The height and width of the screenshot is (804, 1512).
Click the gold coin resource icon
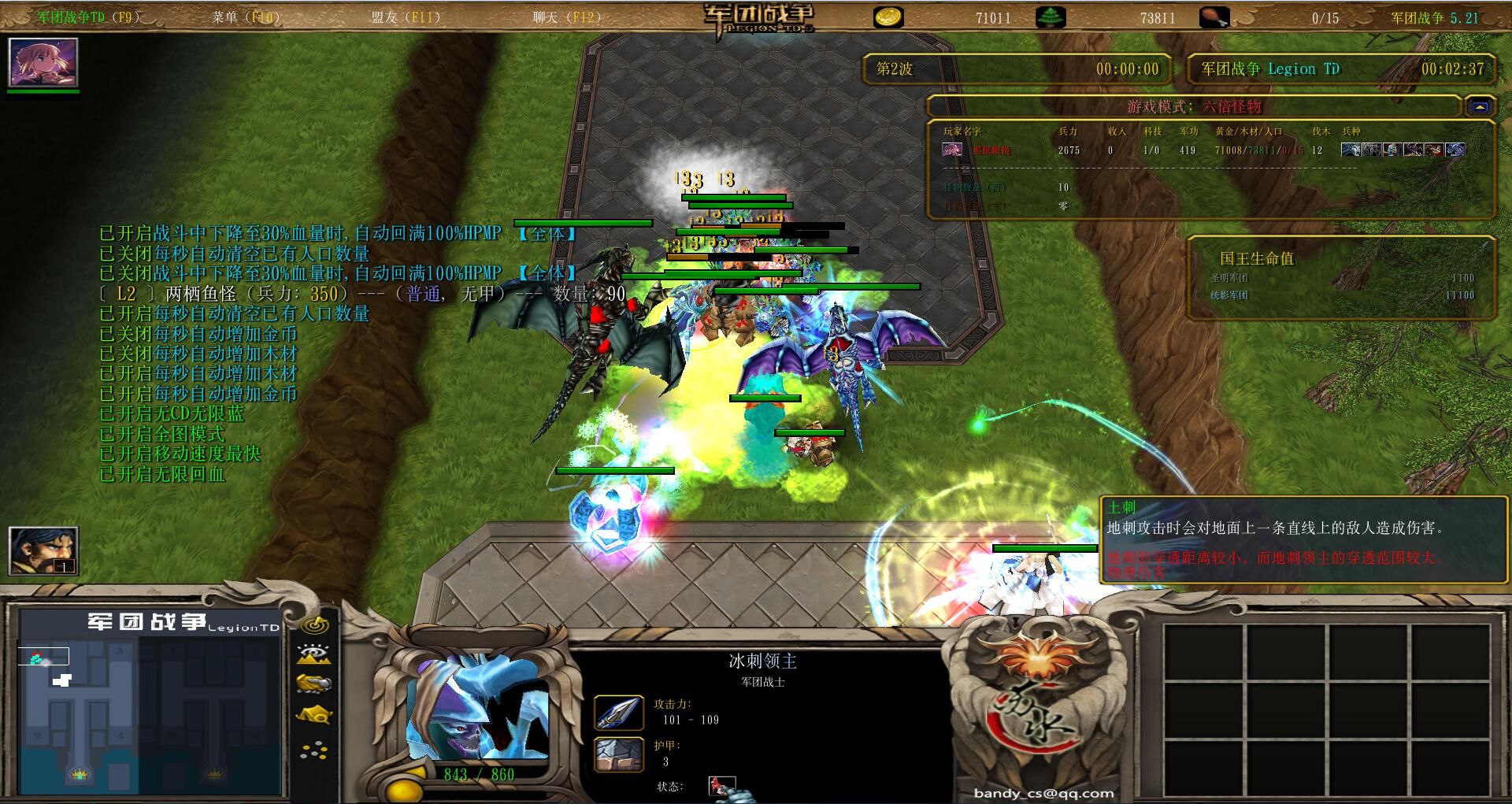pos(889,17)
